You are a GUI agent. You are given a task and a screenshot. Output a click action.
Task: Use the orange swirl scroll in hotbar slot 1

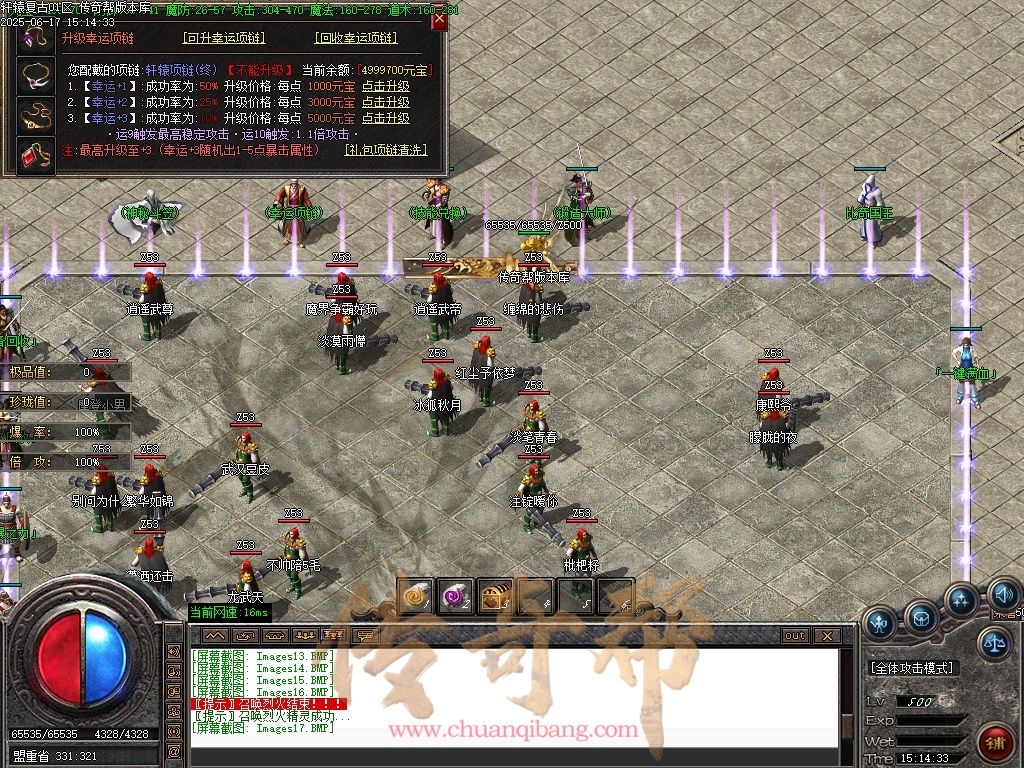(414, 595)
